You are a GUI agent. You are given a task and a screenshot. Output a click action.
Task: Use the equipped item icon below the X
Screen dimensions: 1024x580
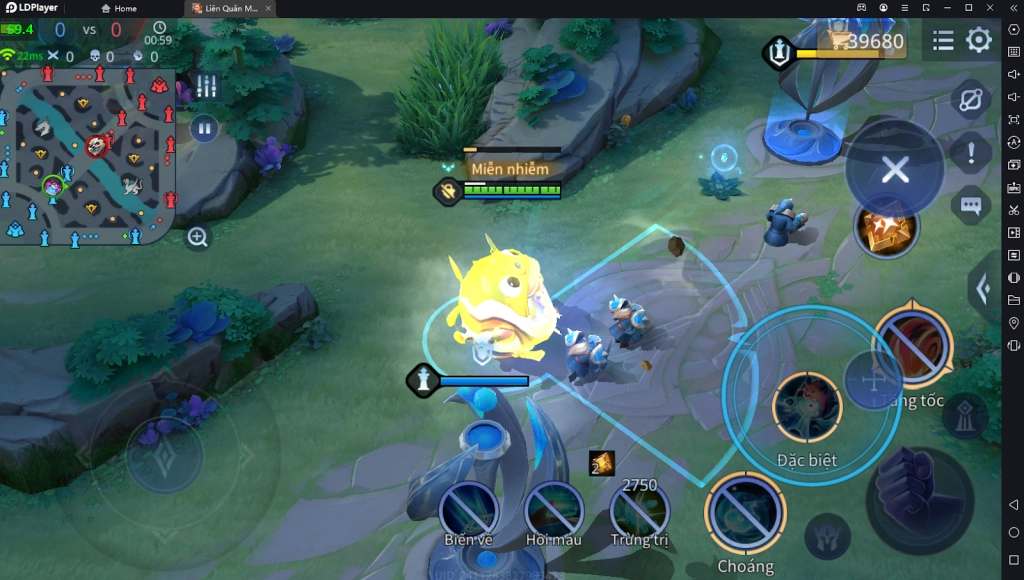point(886,227)
